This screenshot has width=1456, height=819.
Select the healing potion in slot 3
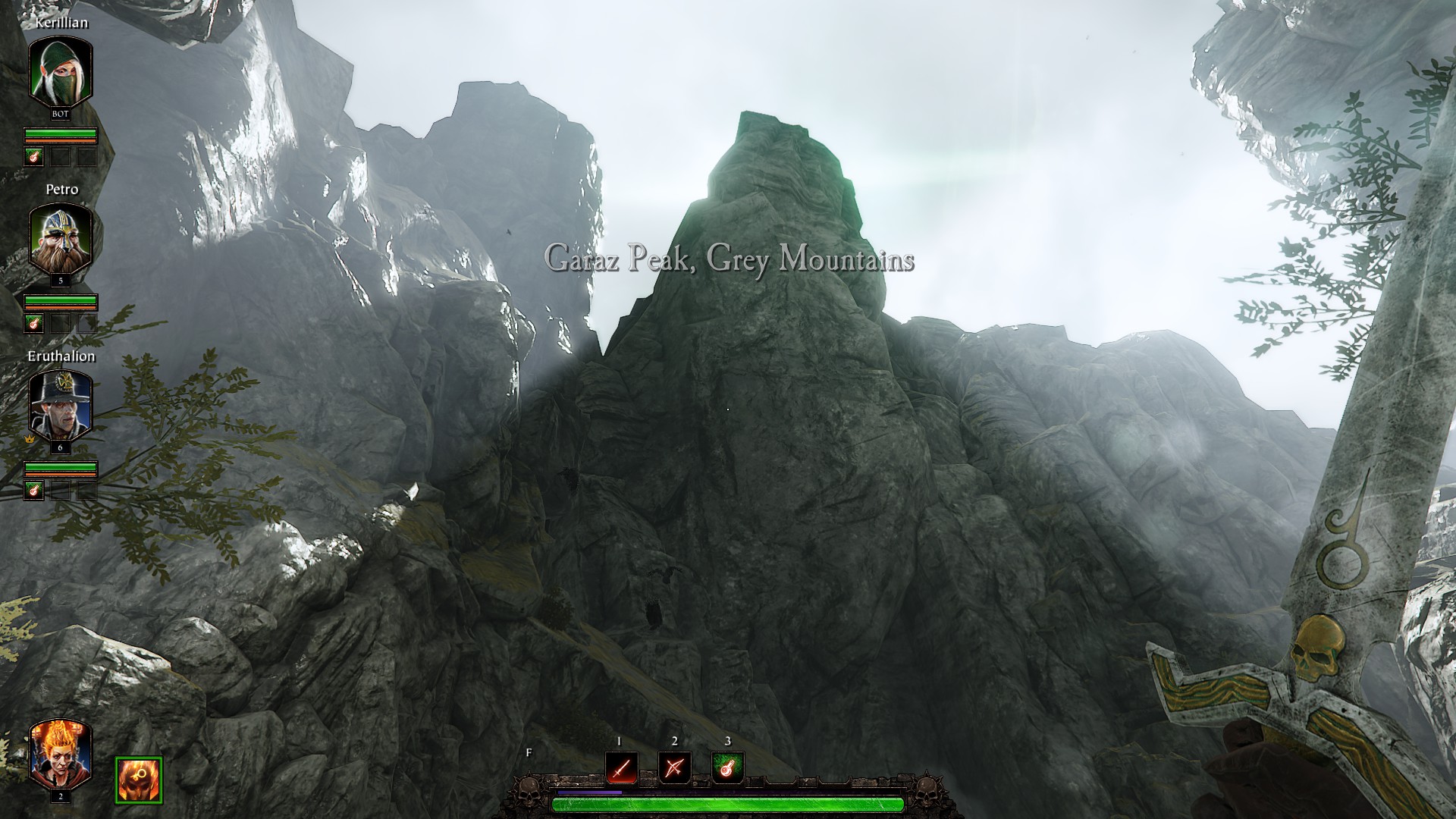point(728,769)
